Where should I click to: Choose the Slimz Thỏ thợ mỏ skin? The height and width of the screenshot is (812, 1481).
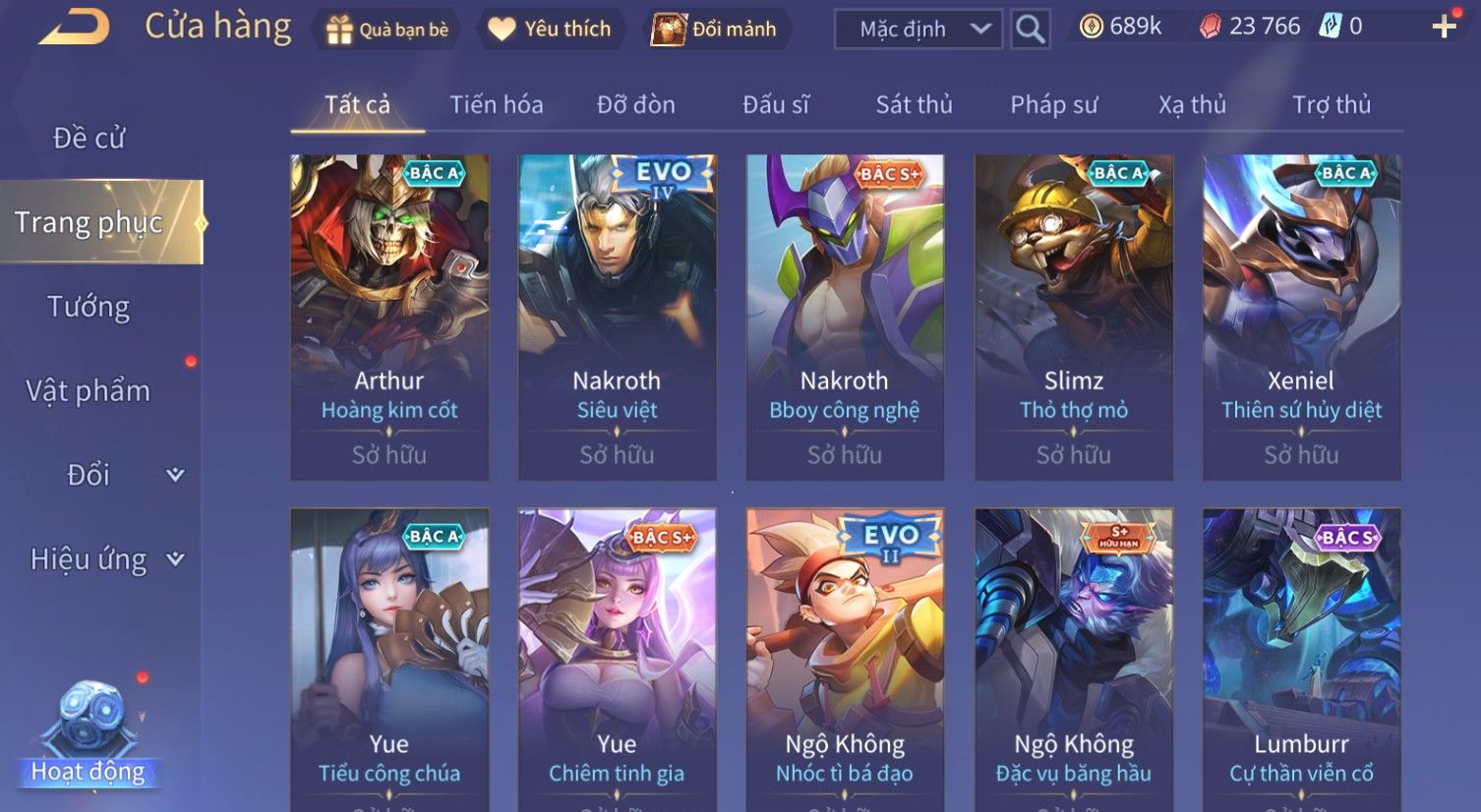pyautogui.click(x=1074, y=317)
